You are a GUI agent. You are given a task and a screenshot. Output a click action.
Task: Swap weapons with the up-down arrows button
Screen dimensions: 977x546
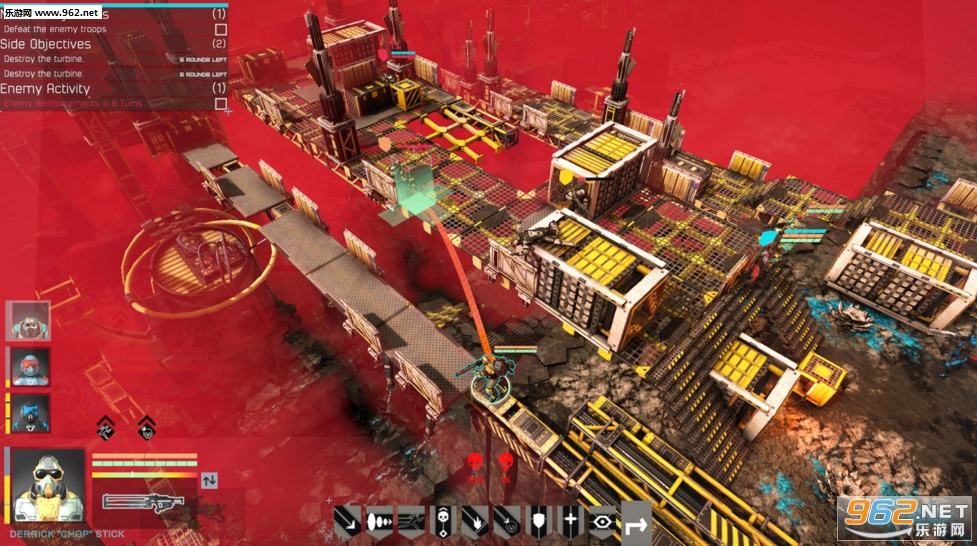pyautogui.click(x=209, y=480)
